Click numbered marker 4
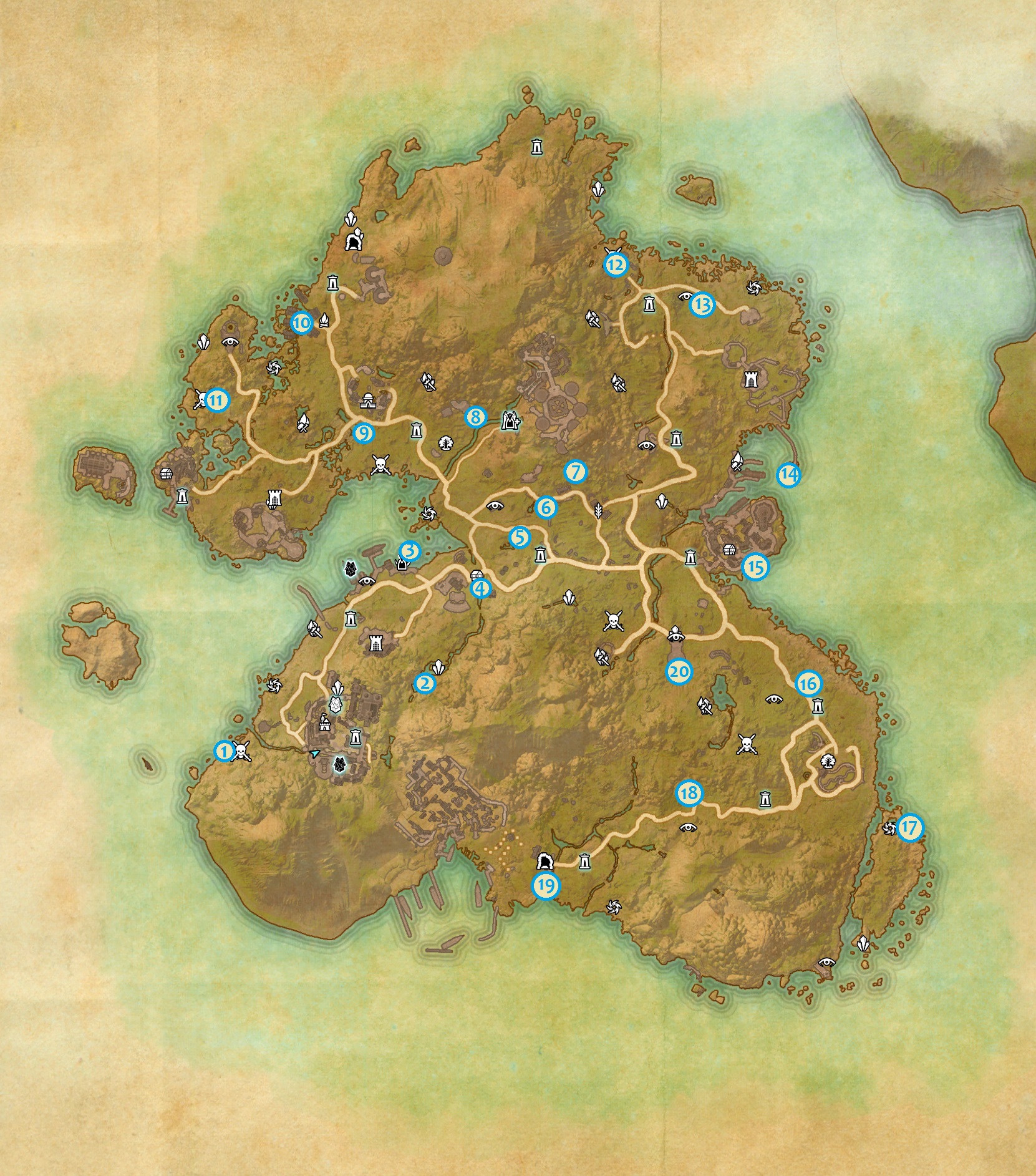Screen dimensions: 1036x1176 click(x=480, y=588)
